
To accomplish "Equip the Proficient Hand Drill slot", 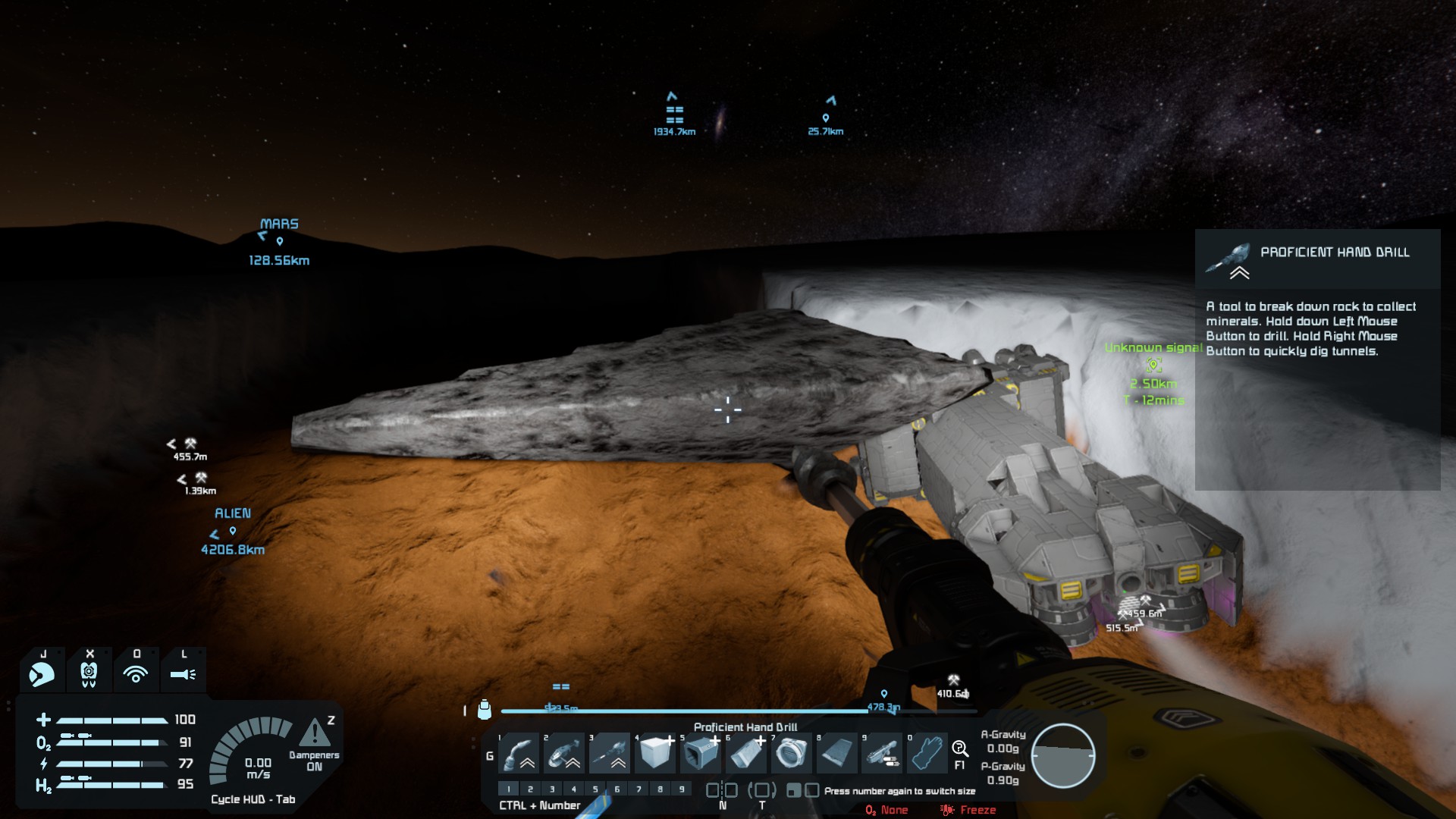I will (610, 754).
